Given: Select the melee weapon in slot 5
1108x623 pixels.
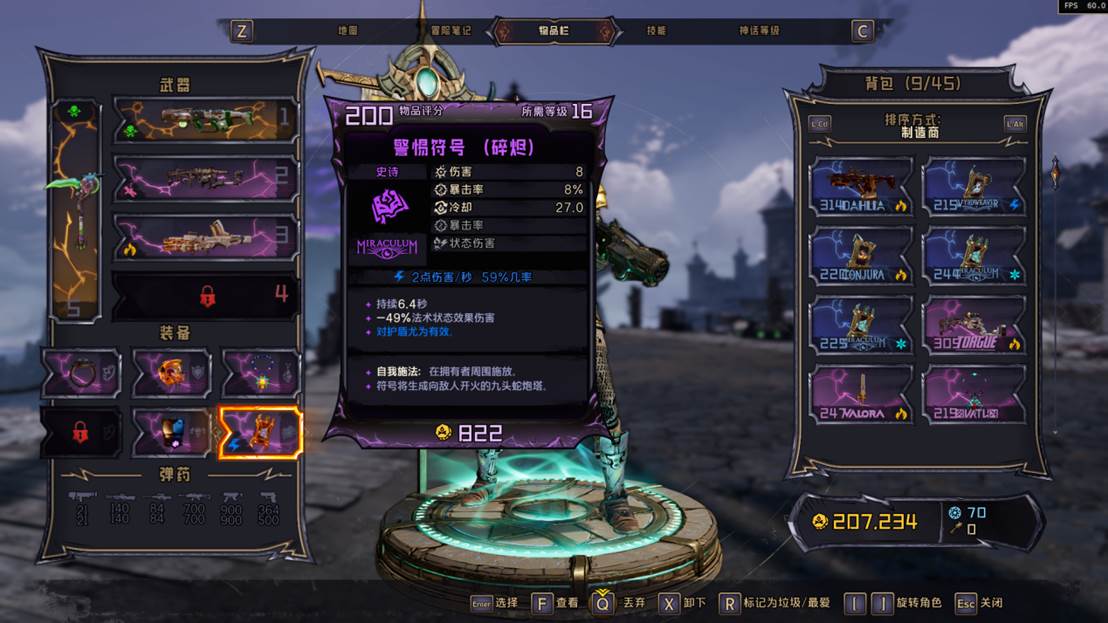Looking at the screenshot, I should (75, 210).
